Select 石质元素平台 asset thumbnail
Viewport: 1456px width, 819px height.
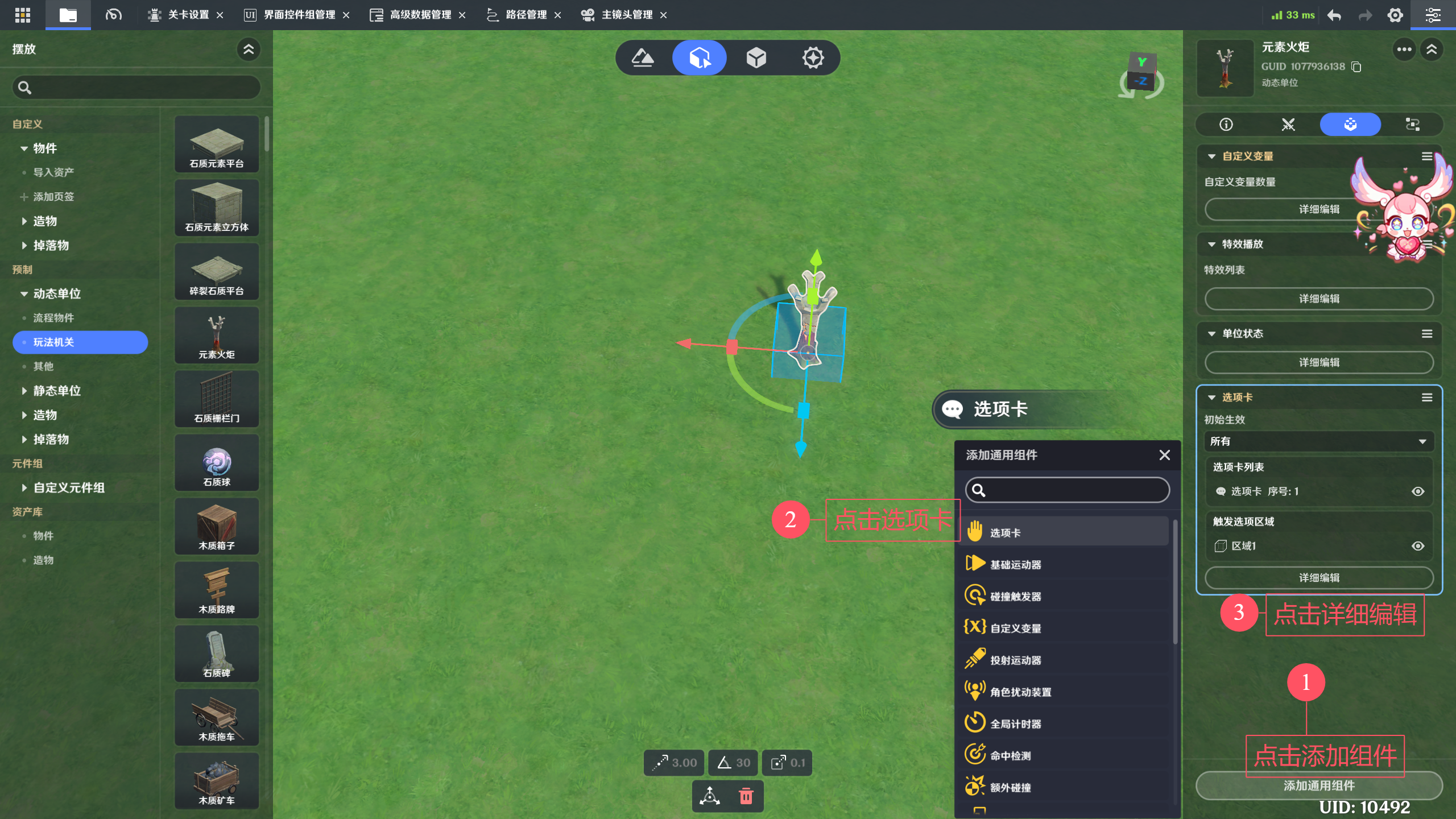point(217,144)
